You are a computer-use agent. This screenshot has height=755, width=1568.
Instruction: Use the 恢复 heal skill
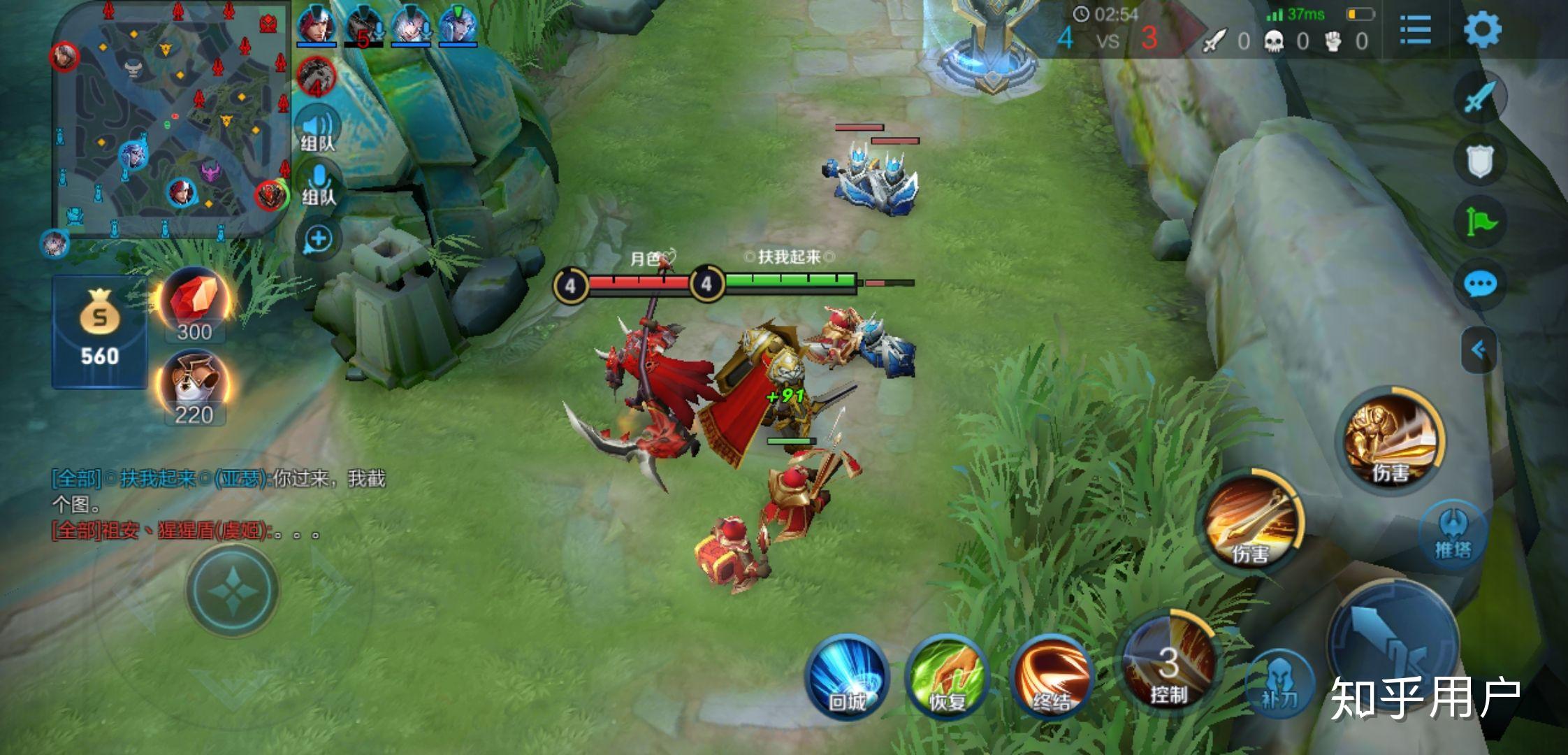(947, 677)
